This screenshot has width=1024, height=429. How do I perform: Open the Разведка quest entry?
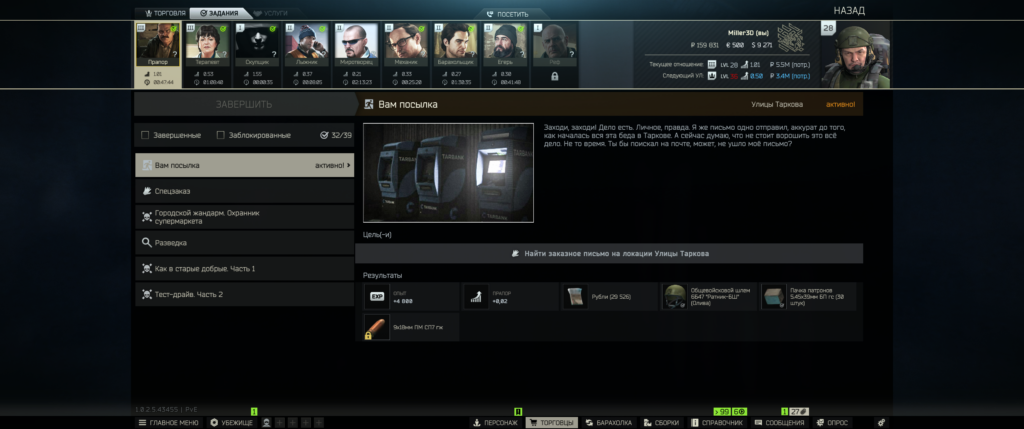(x=245, y=242)
